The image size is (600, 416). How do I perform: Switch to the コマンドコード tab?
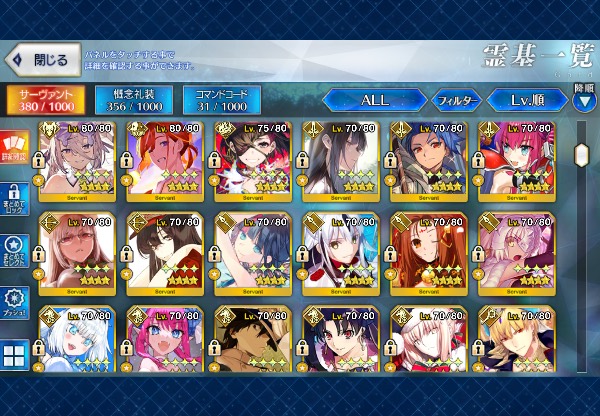click(221, 99)
